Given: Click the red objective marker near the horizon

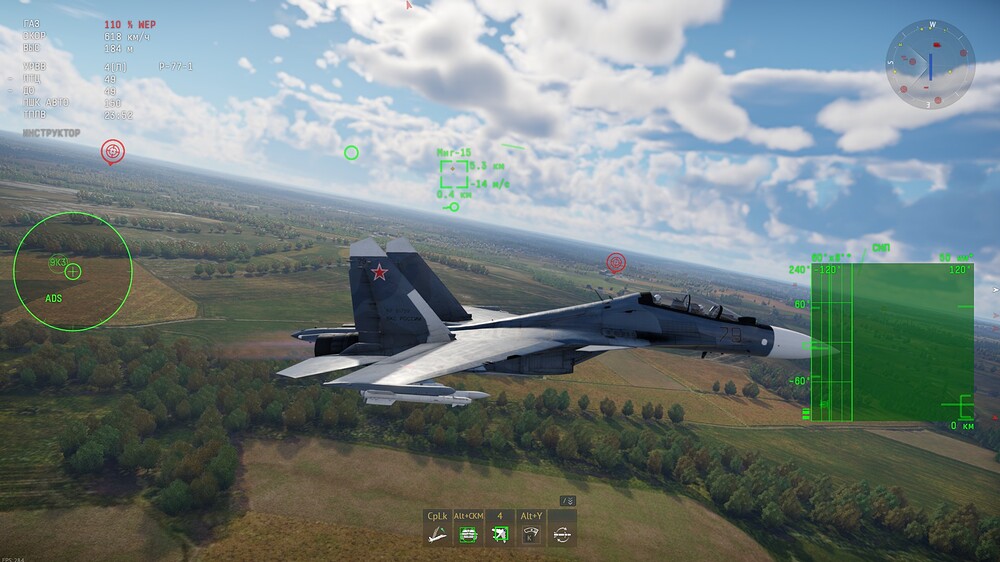Looking at the screenshot, I should click(x=113, y=151).
